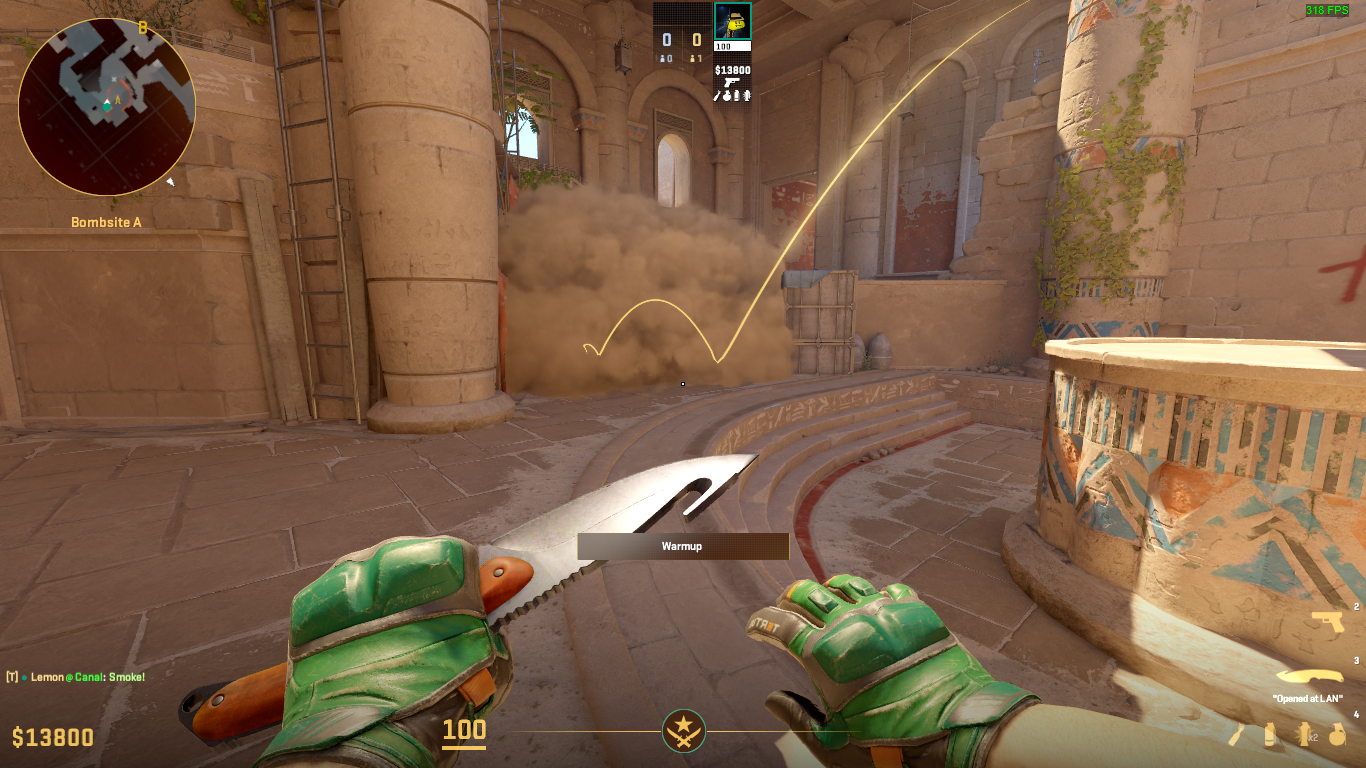Select the HE grenade icon
The image size is (1366, 768).
pos(1337,735)
